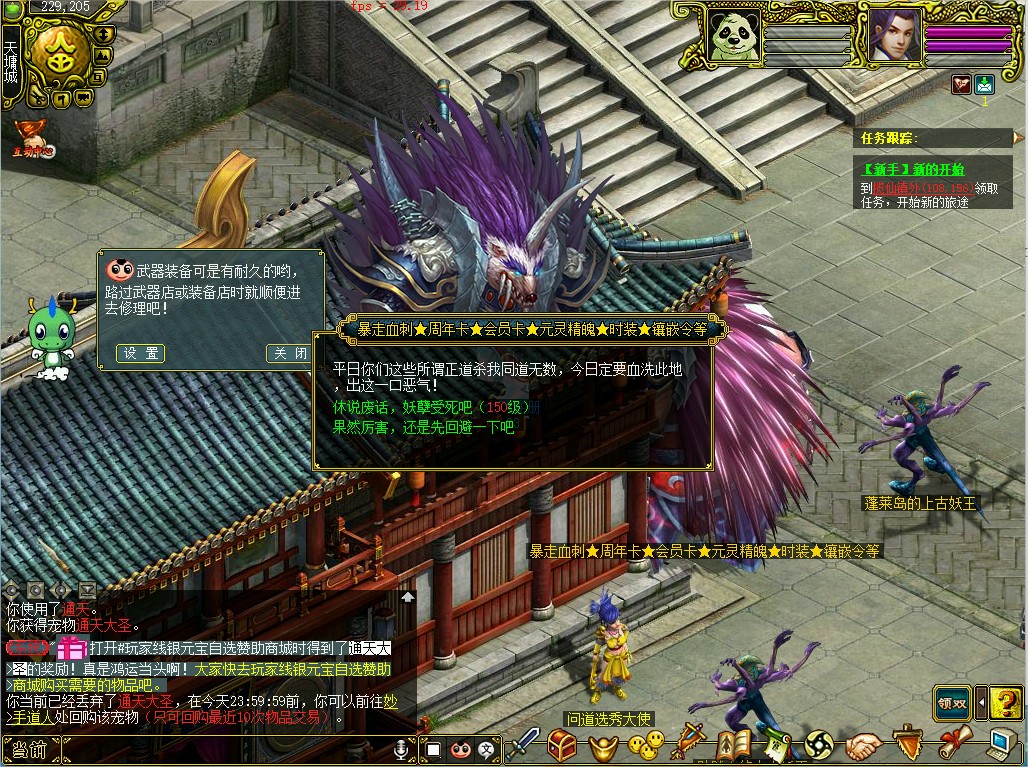This screenshot has height=767, width=1028.
Task: Choose the 果然厉害，还是先回避一下吧 dialogue reply
Action: click(423, 427)
